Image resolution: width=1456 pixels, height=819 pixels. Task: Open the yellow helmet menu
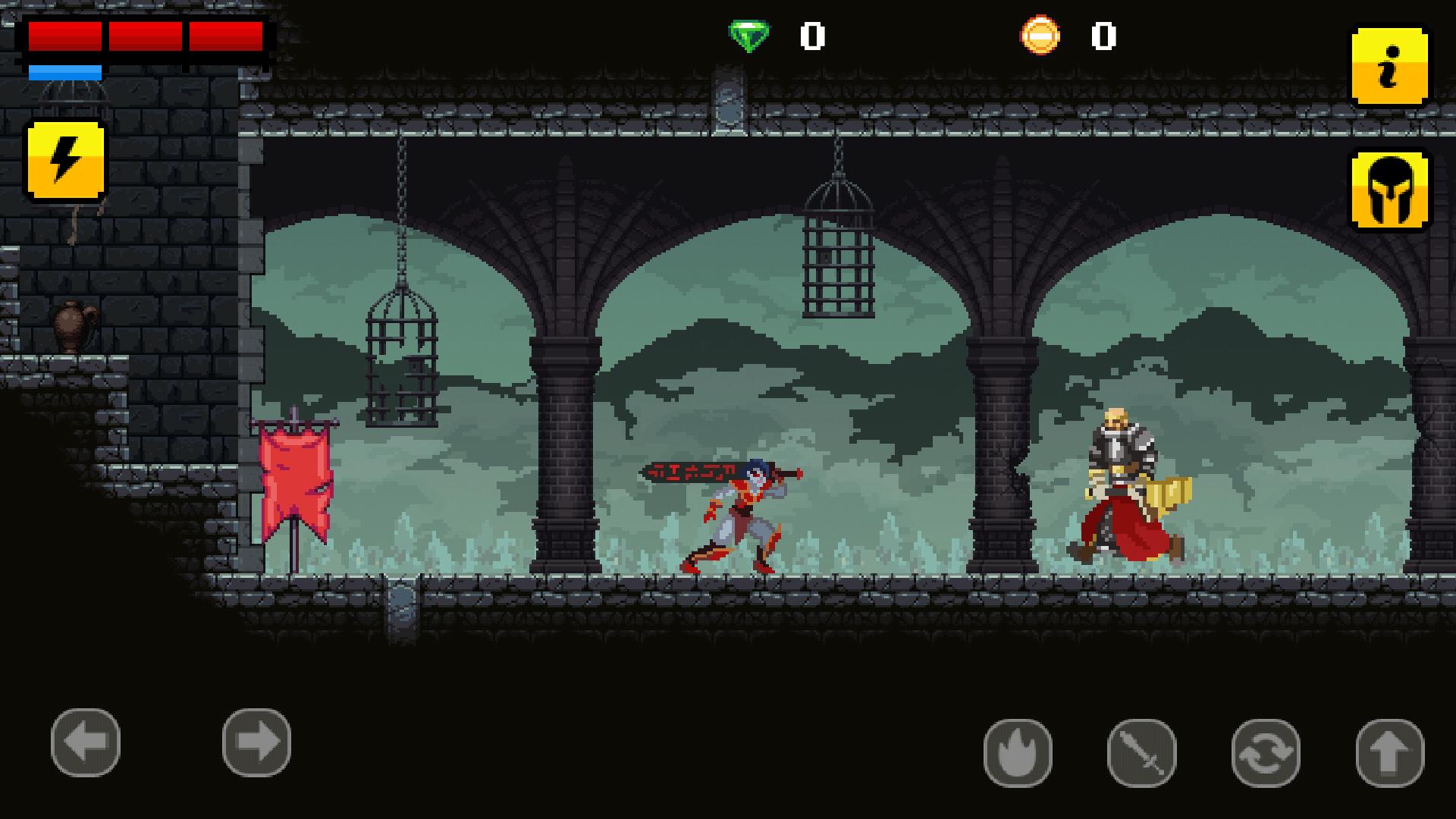point(1389,190)
